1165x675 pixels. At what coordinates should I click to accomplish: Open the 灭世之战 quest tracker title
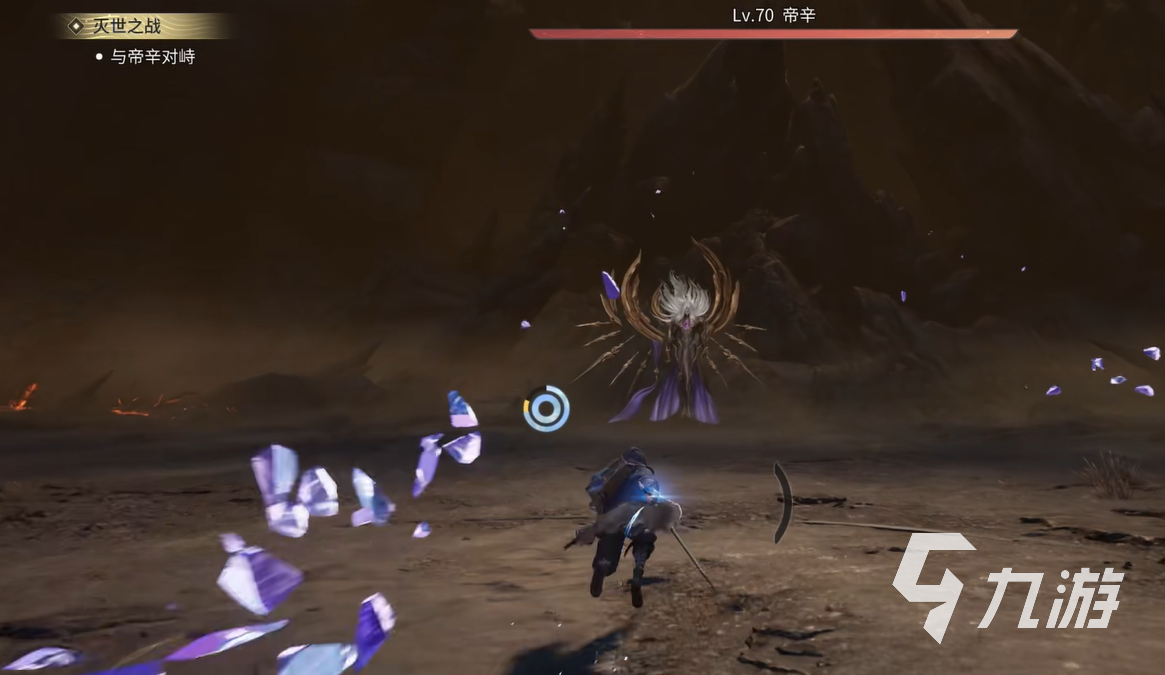point(126,26)
